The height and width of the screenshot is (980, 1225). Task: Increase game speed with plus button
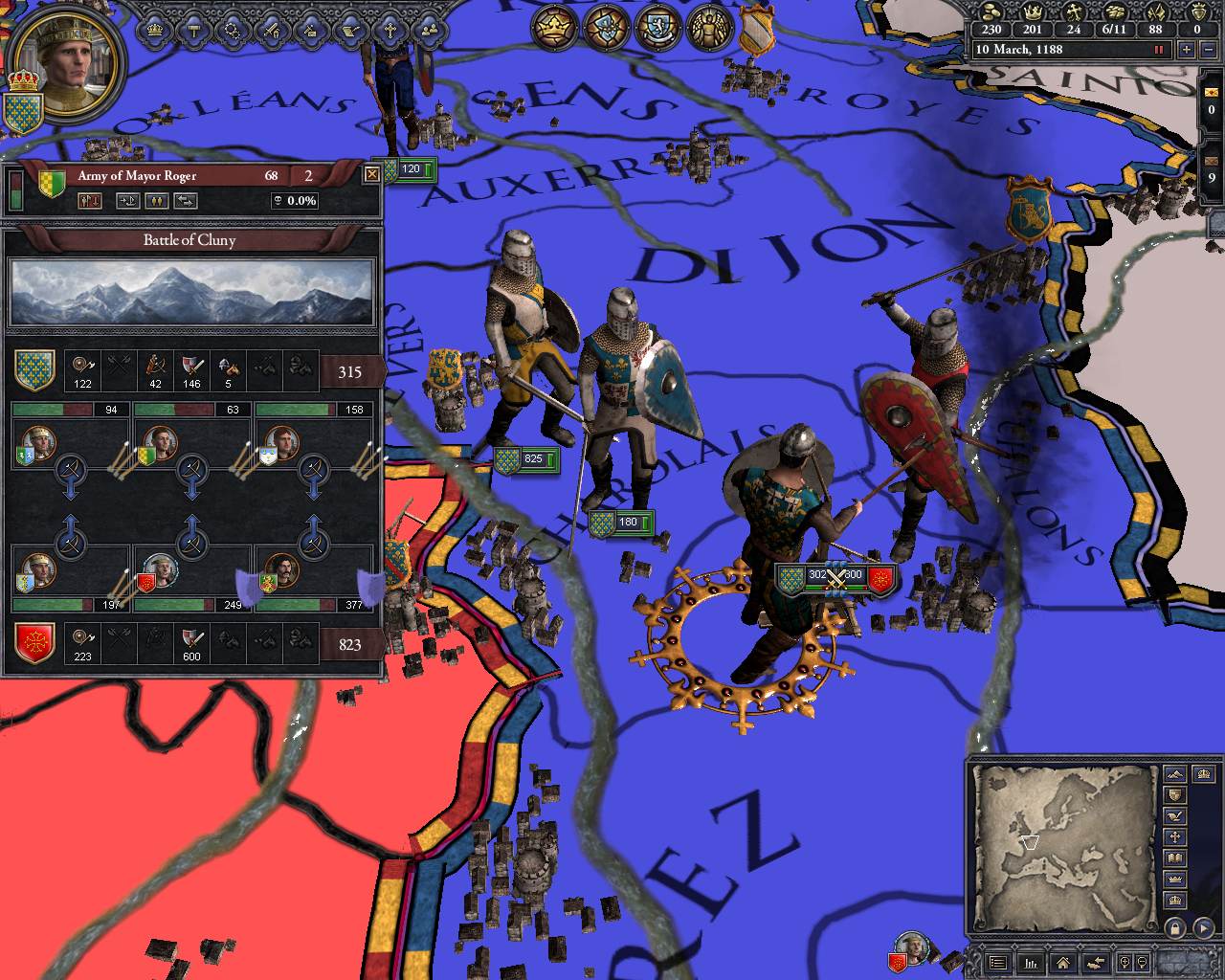point(1187,49)
